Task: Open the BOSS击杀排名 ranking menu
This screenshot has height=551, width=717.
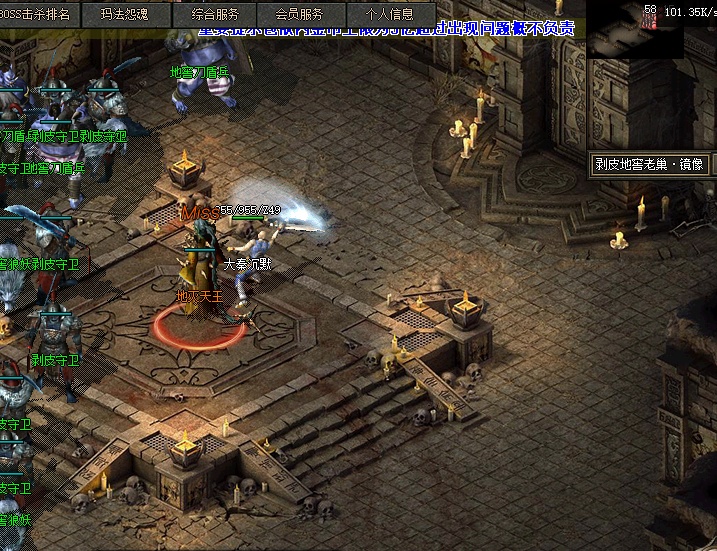Action: coord(40,14)
